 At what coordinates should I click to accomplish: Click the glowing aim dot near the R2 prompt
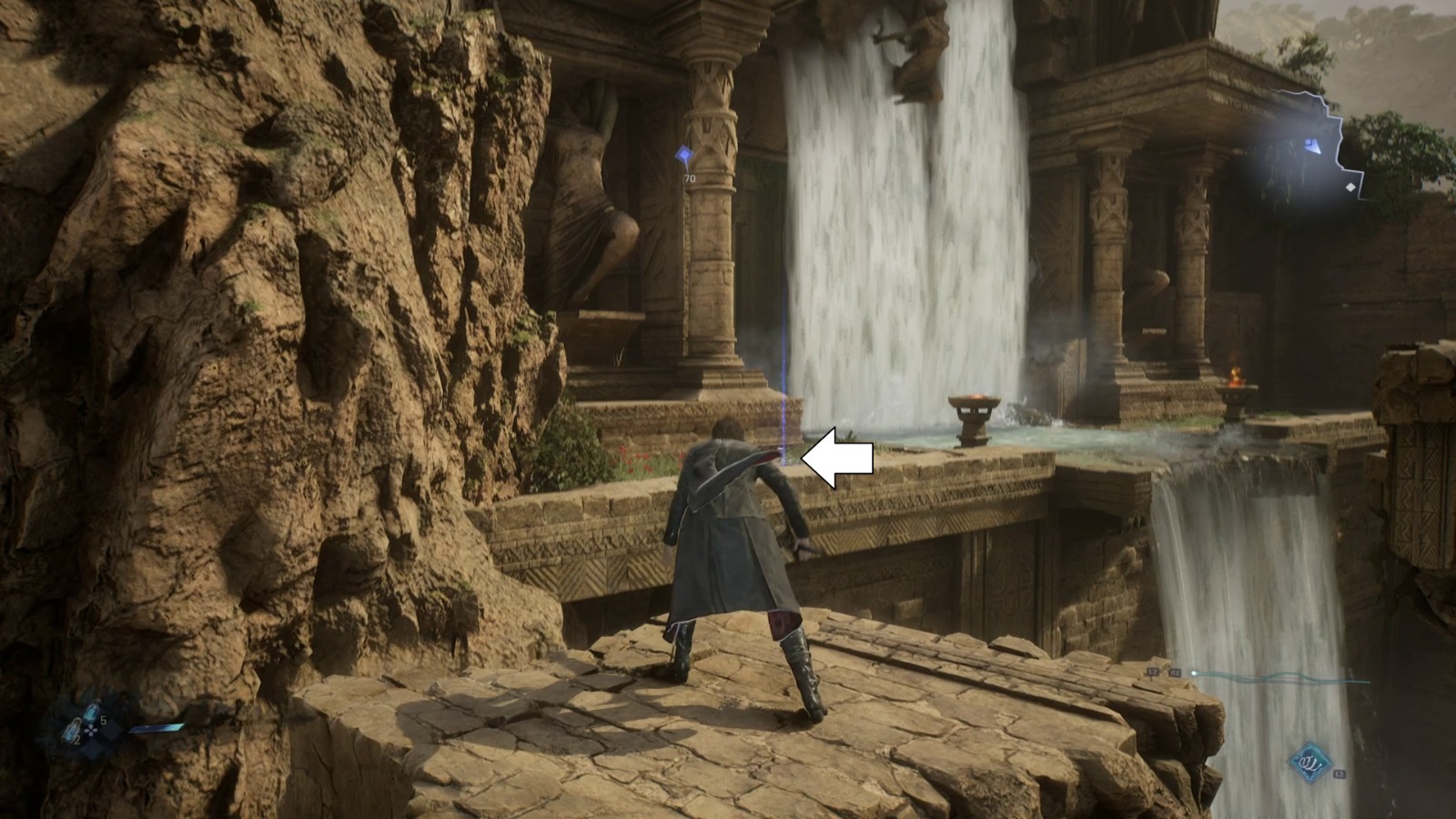1194,672
